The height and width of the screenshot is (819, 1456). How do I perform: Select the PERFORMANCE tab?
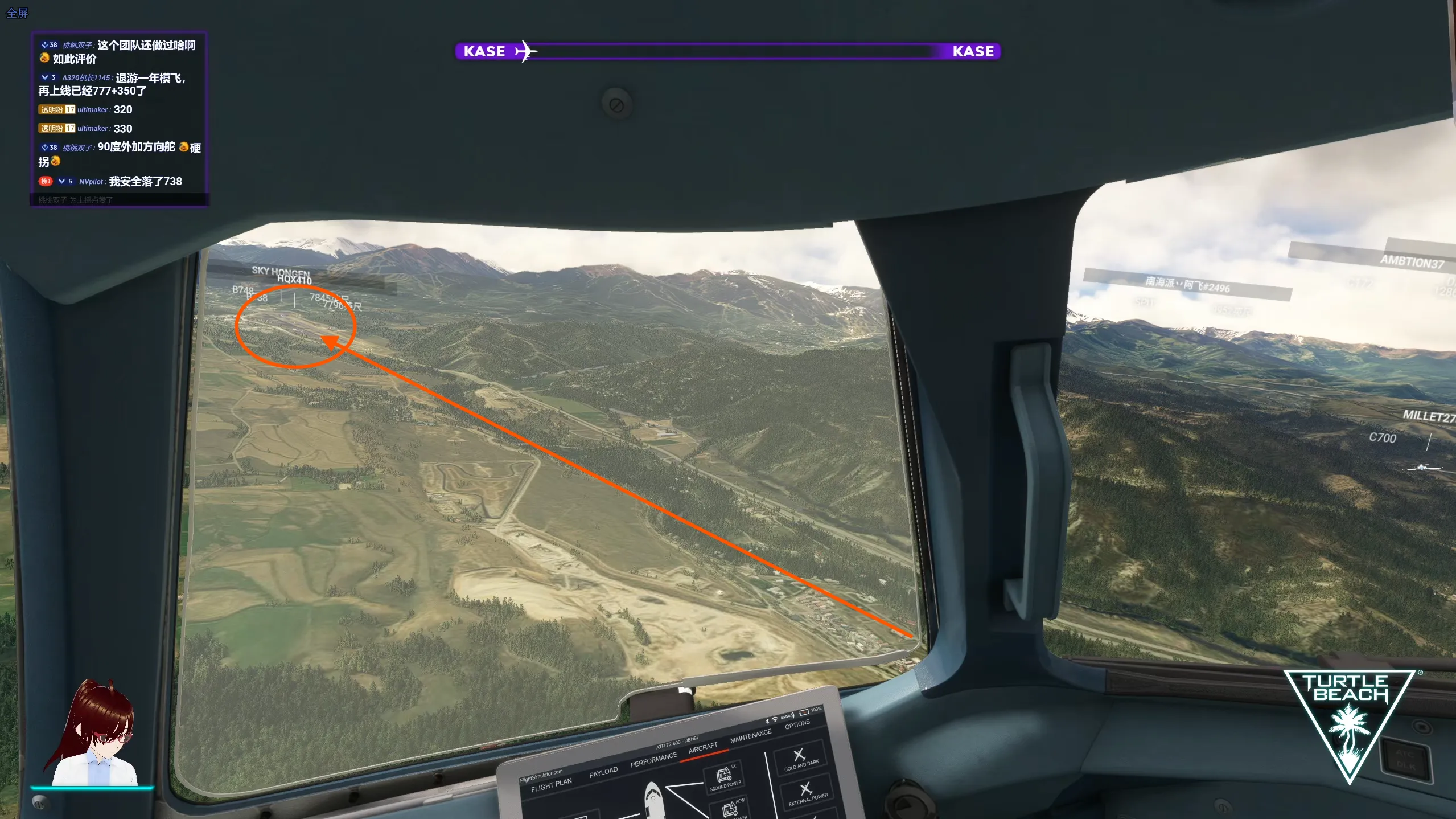coord(653,760)
